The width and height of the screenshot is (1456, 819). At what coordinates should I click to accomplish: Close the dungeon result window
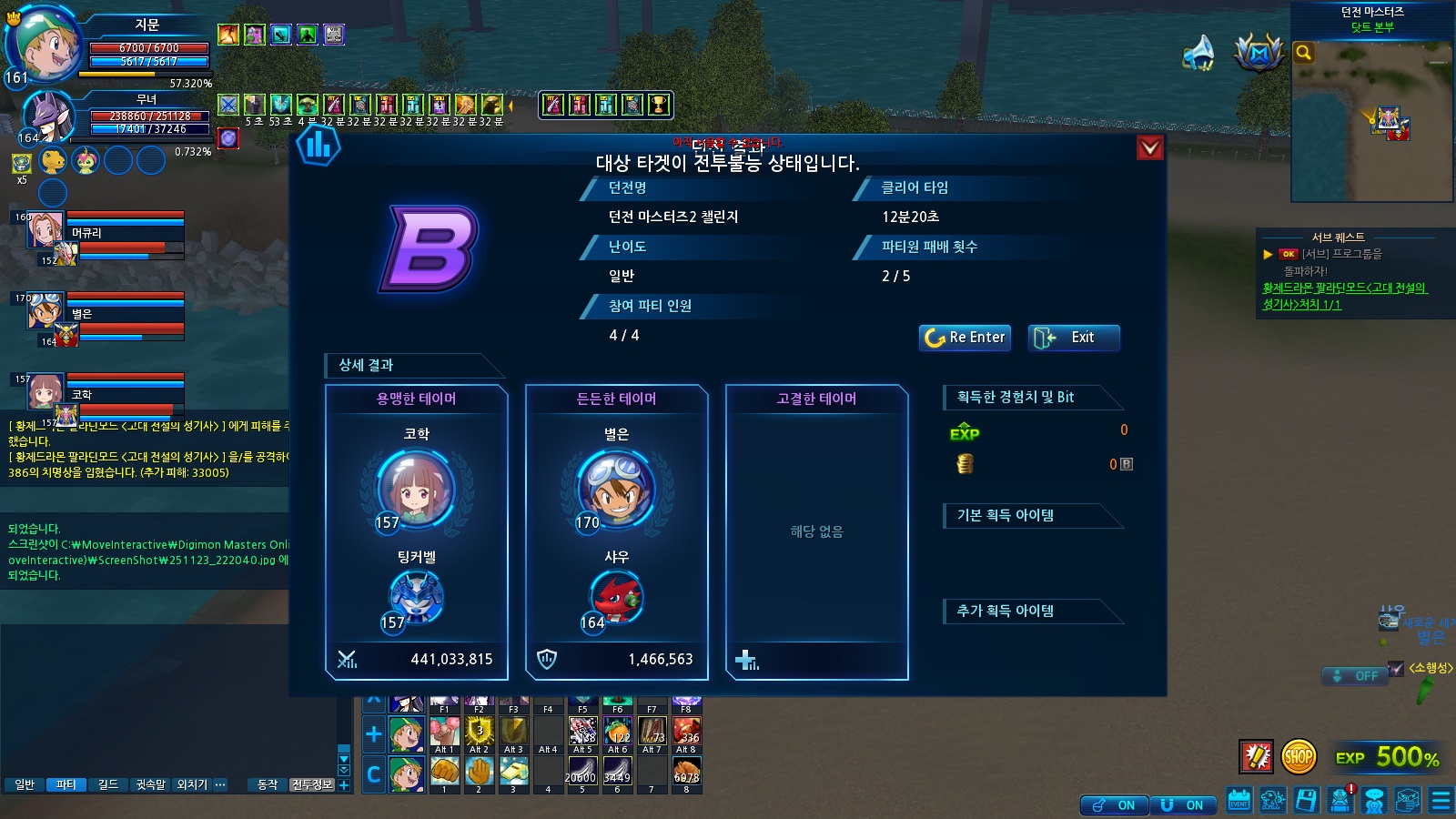coord(1150,147)
